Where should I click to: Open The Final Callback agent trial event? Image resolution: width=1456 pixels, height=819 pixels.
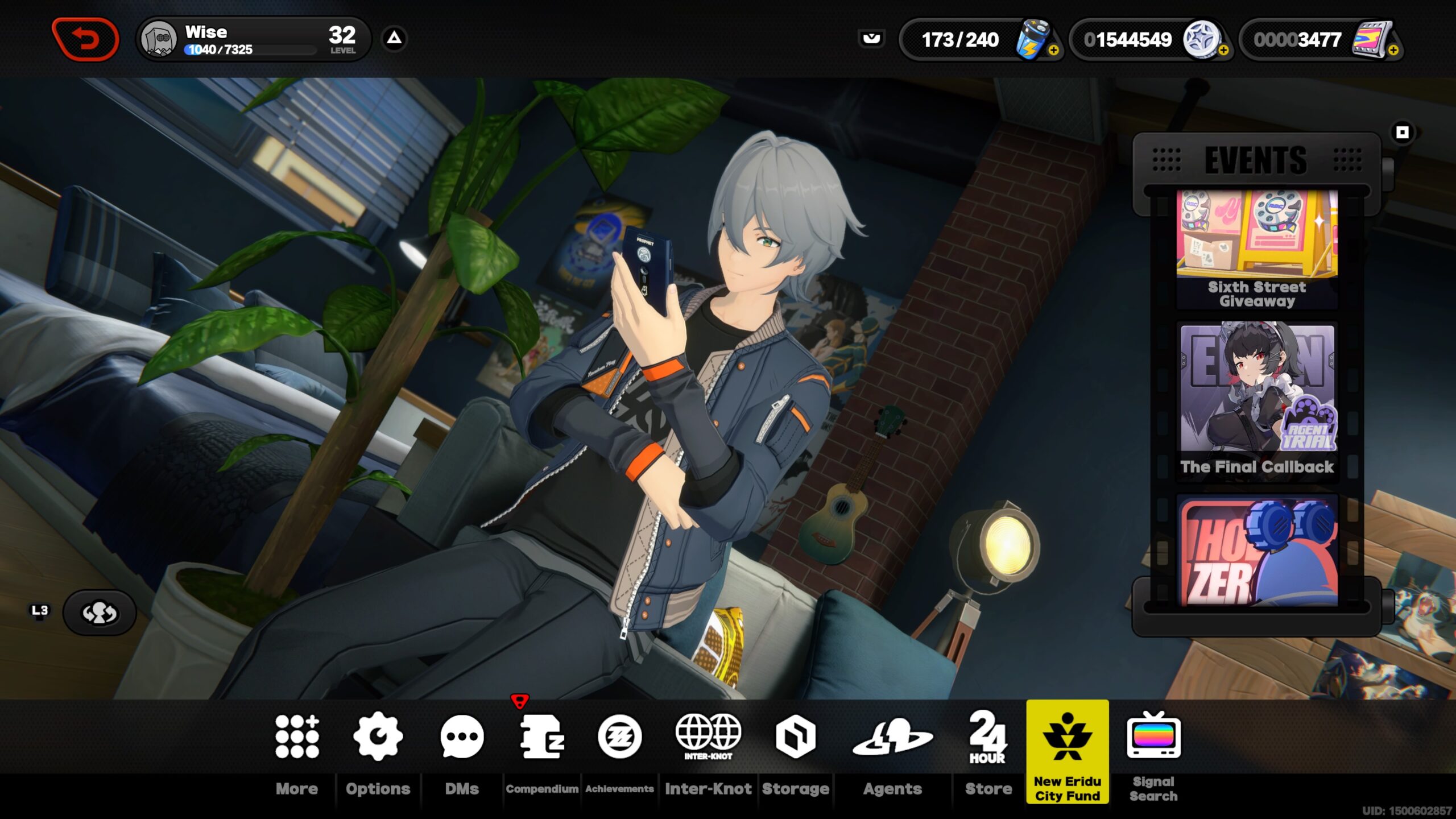click(1257, 401)
